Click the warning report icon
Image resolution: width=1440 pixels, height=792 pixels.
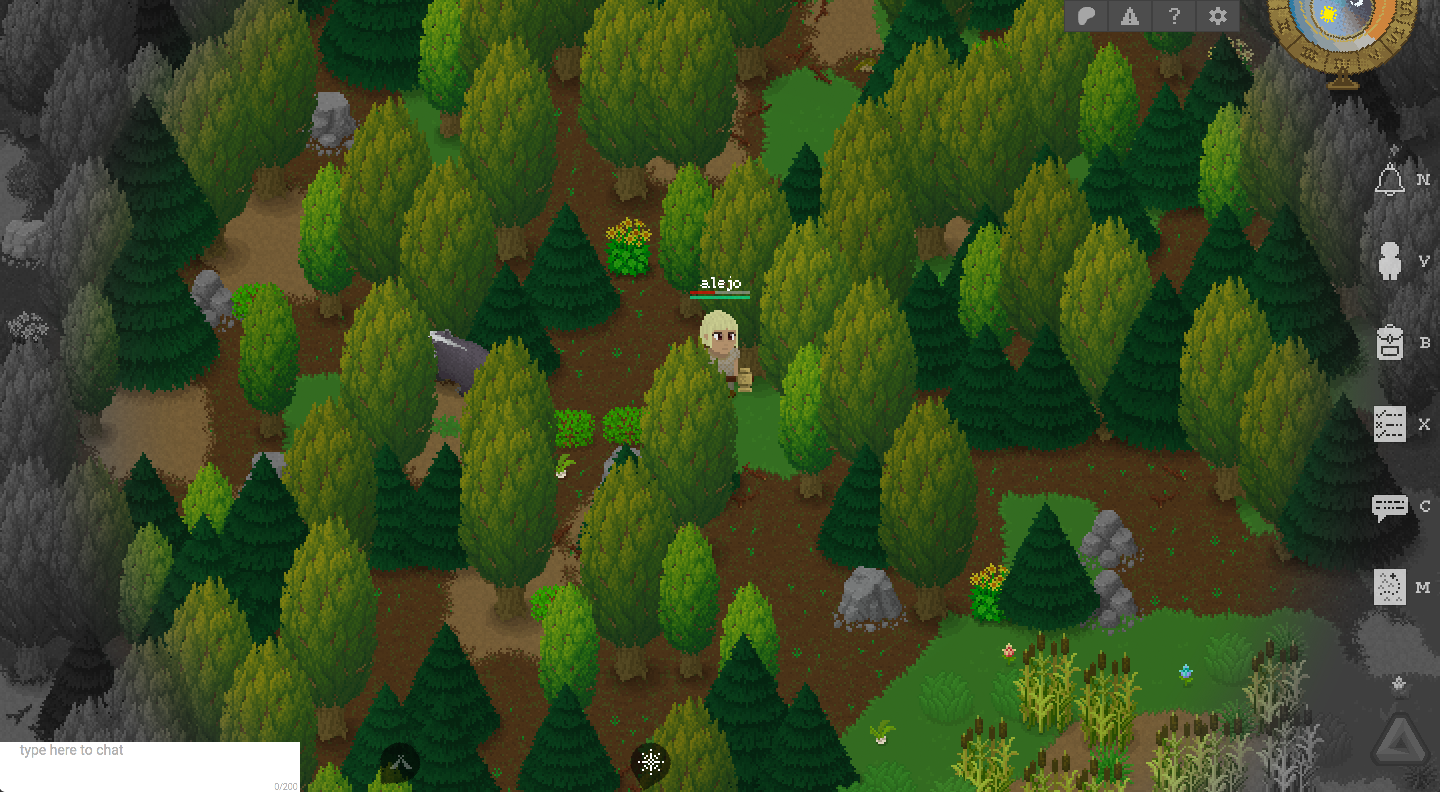(1129, 16)
